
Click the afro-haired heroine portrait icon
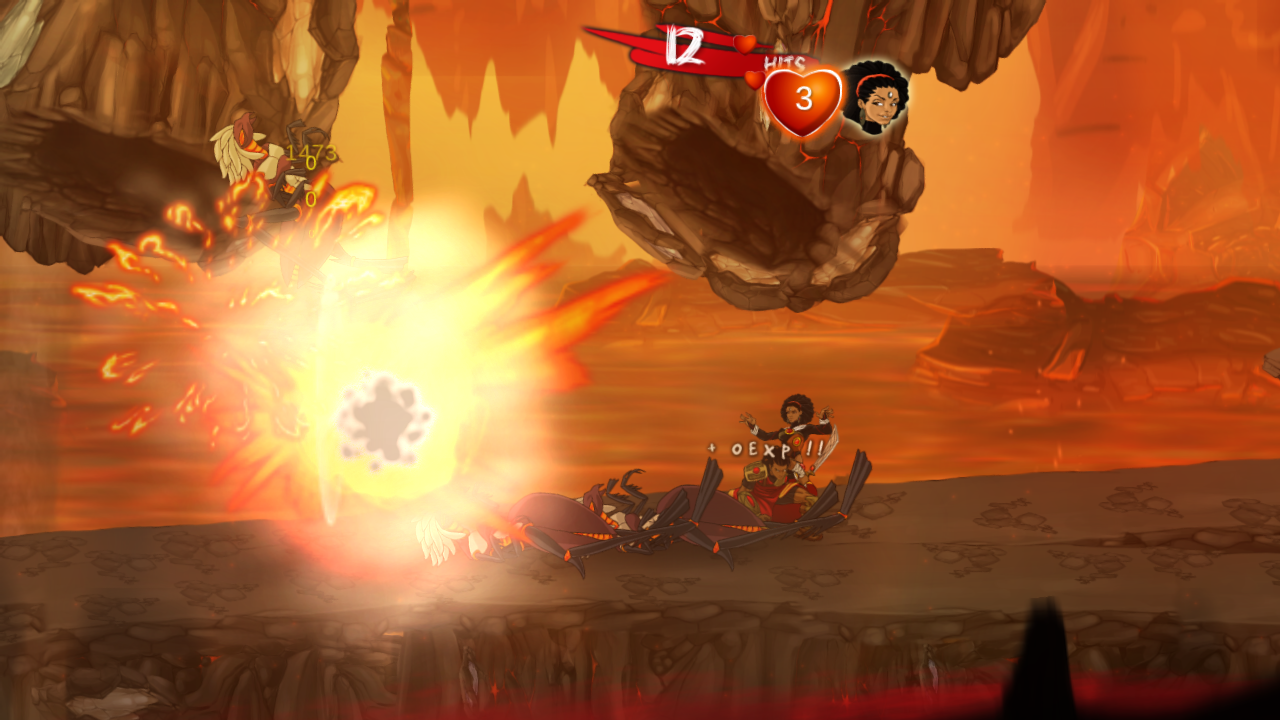tap(875, 98)
